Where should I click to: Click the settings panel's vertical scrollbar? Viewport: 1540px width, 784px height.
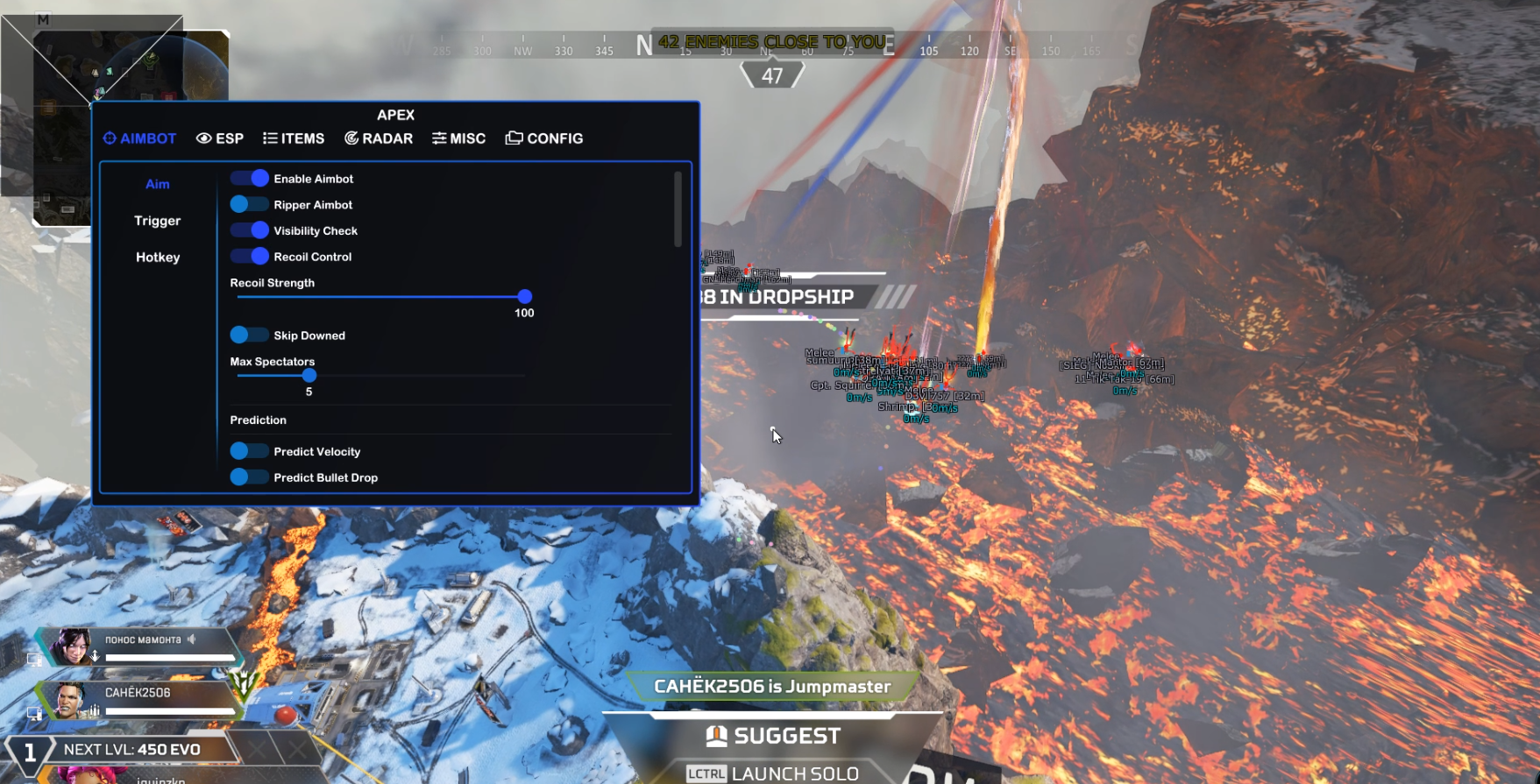(x=678, y=210)
